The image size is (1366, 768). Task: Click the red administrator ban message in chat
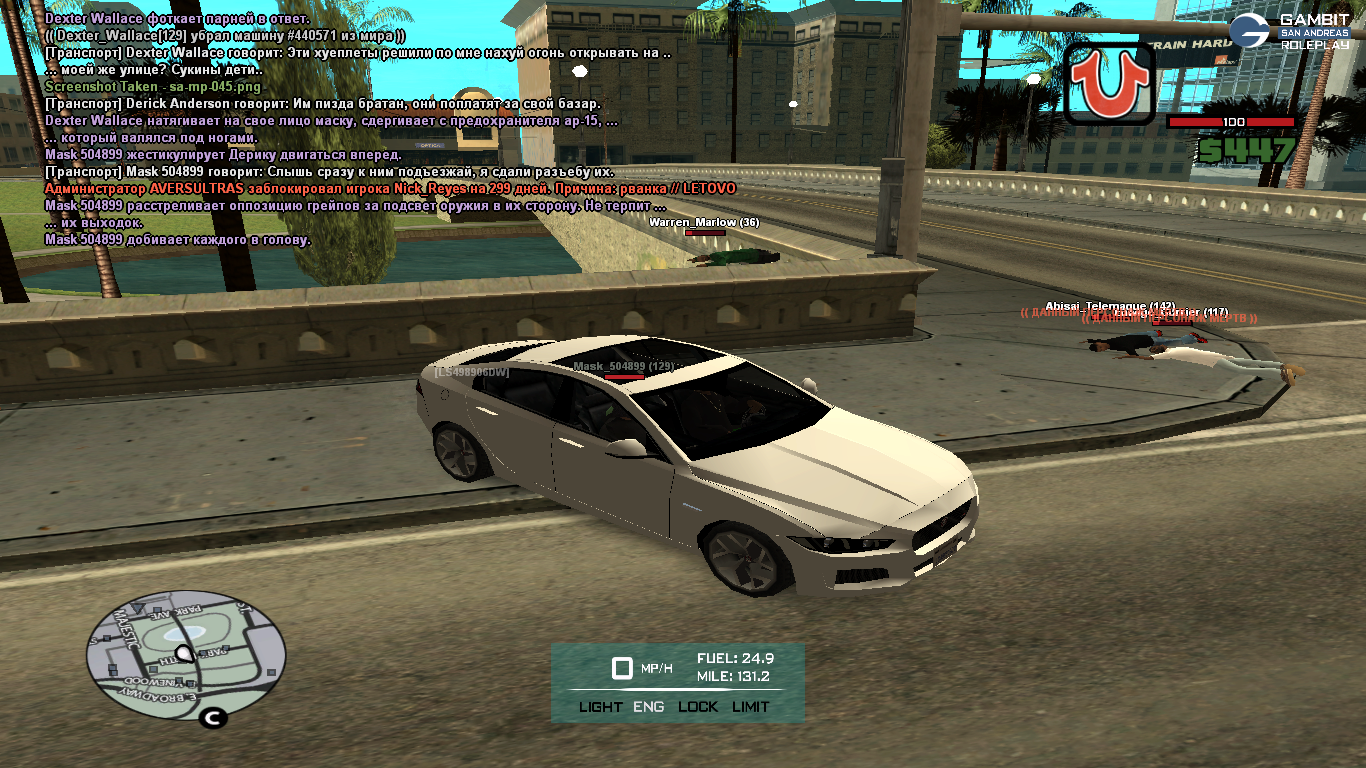pos(390,189)
